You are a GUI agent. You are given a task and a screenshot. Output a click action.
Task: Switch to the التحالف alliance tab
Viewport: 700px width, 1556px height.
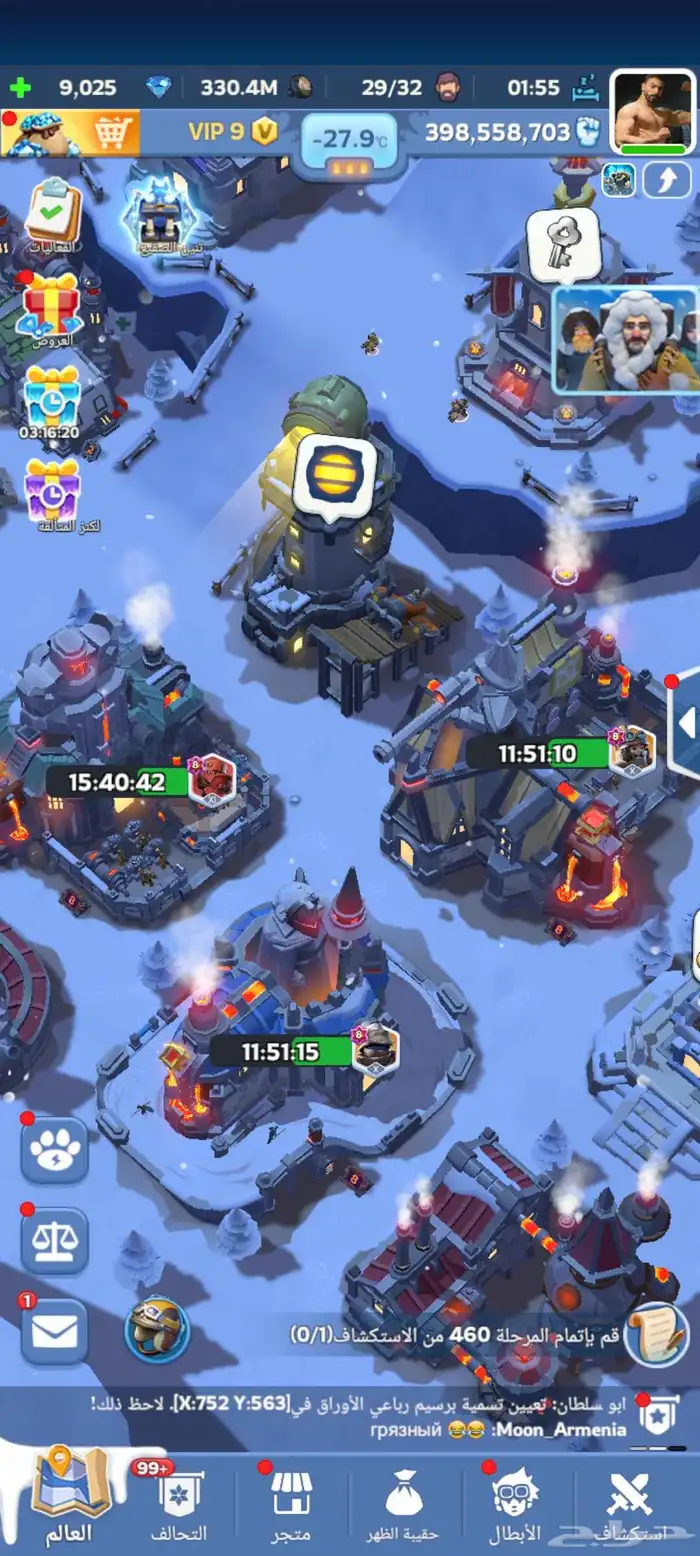click(x=178, y=1506)
